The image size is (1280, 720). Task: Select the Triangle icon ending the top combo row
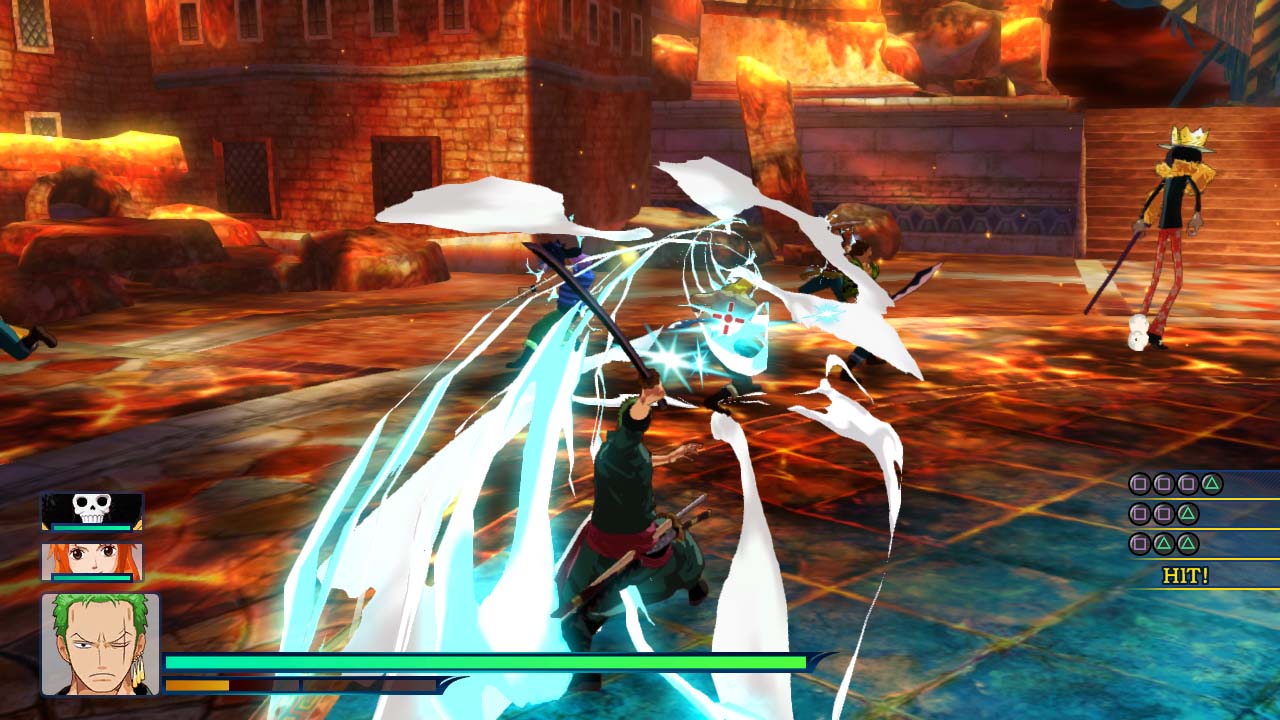[x=1212, y=484]
